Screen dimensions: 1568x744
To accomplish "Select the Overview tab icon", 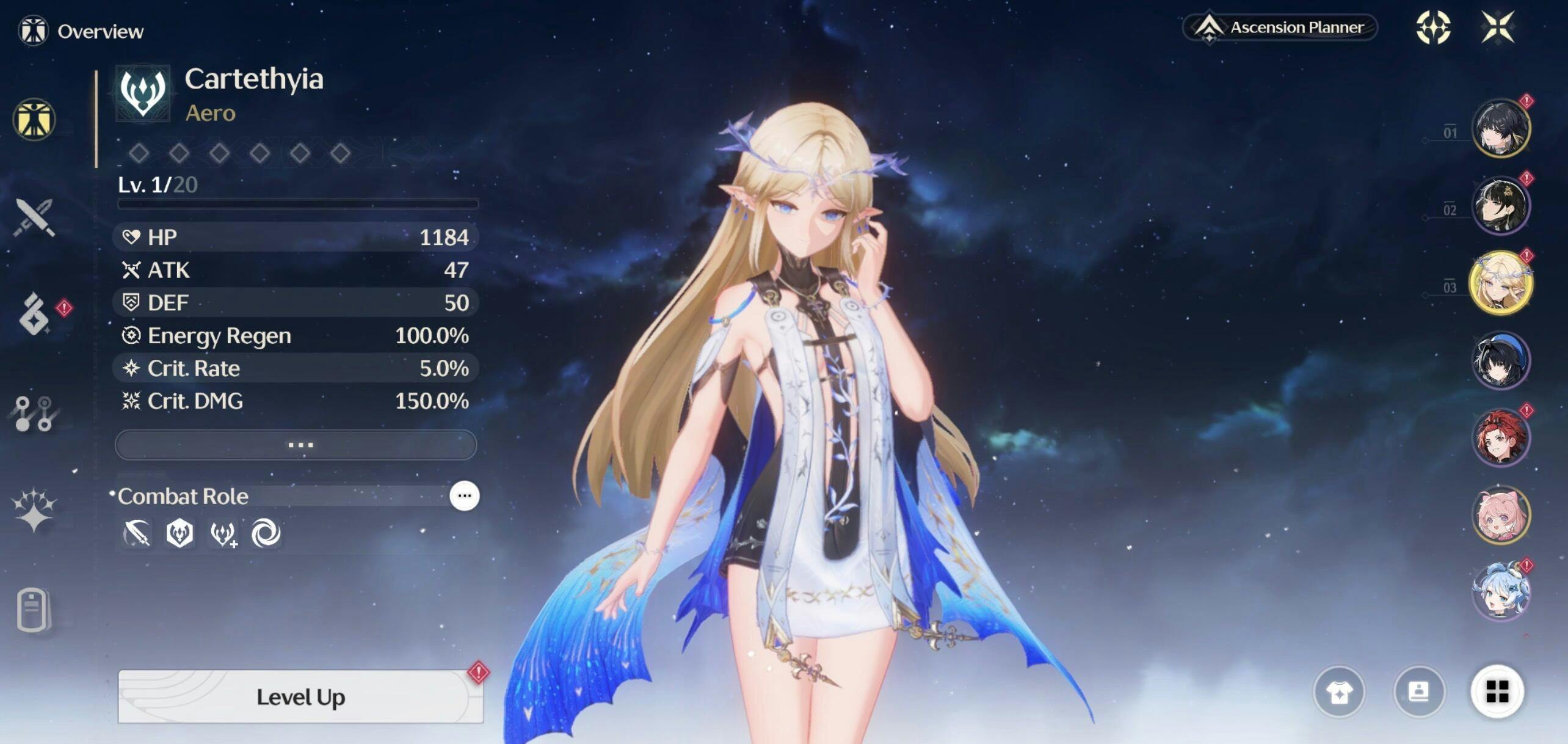I will pos(34,119).
